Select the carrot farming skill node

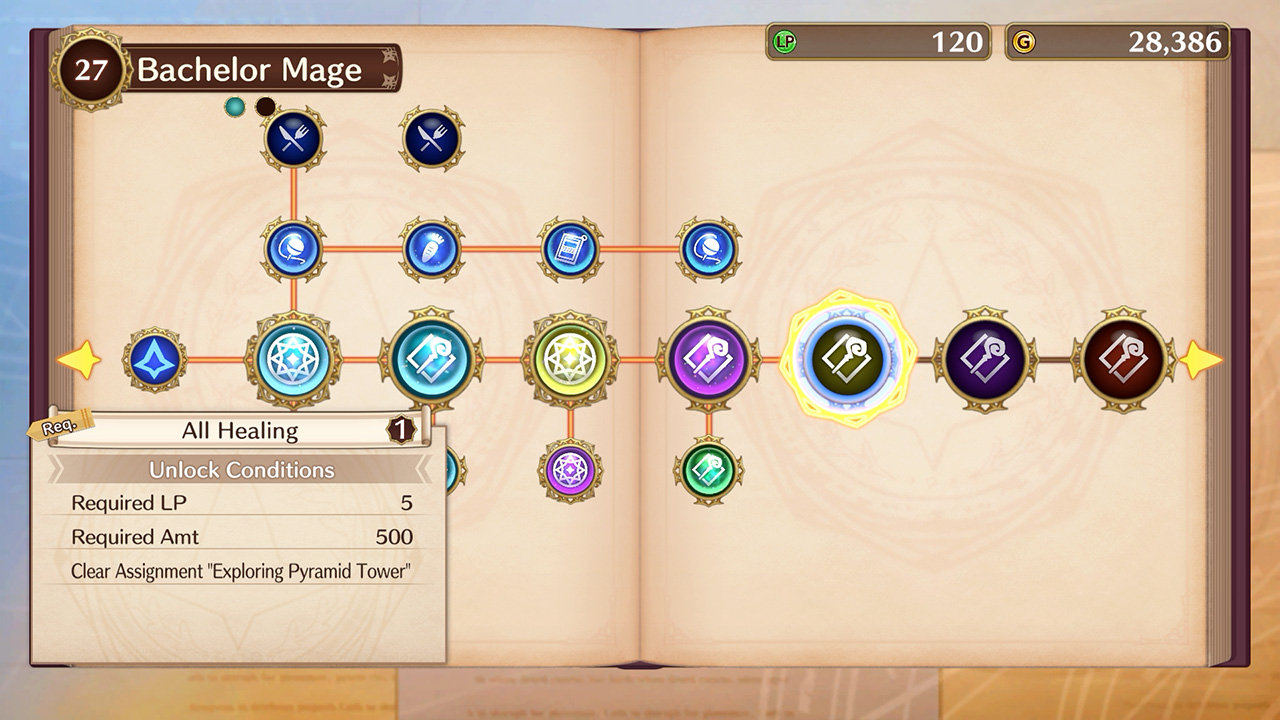pyautogui.click(x=430, y=250)
